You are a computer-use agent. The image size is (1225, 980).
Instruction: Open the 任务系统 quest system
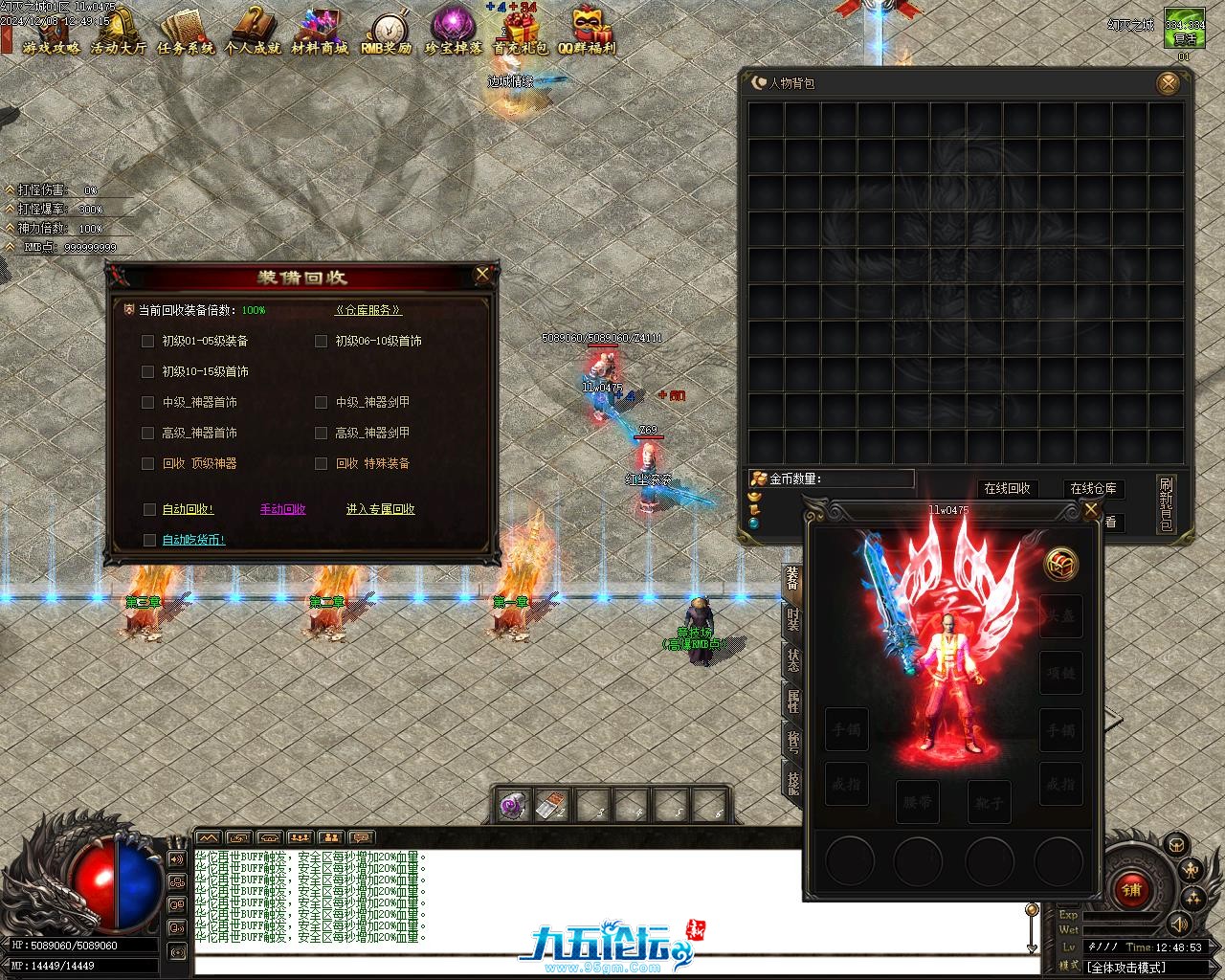(186, 32)
